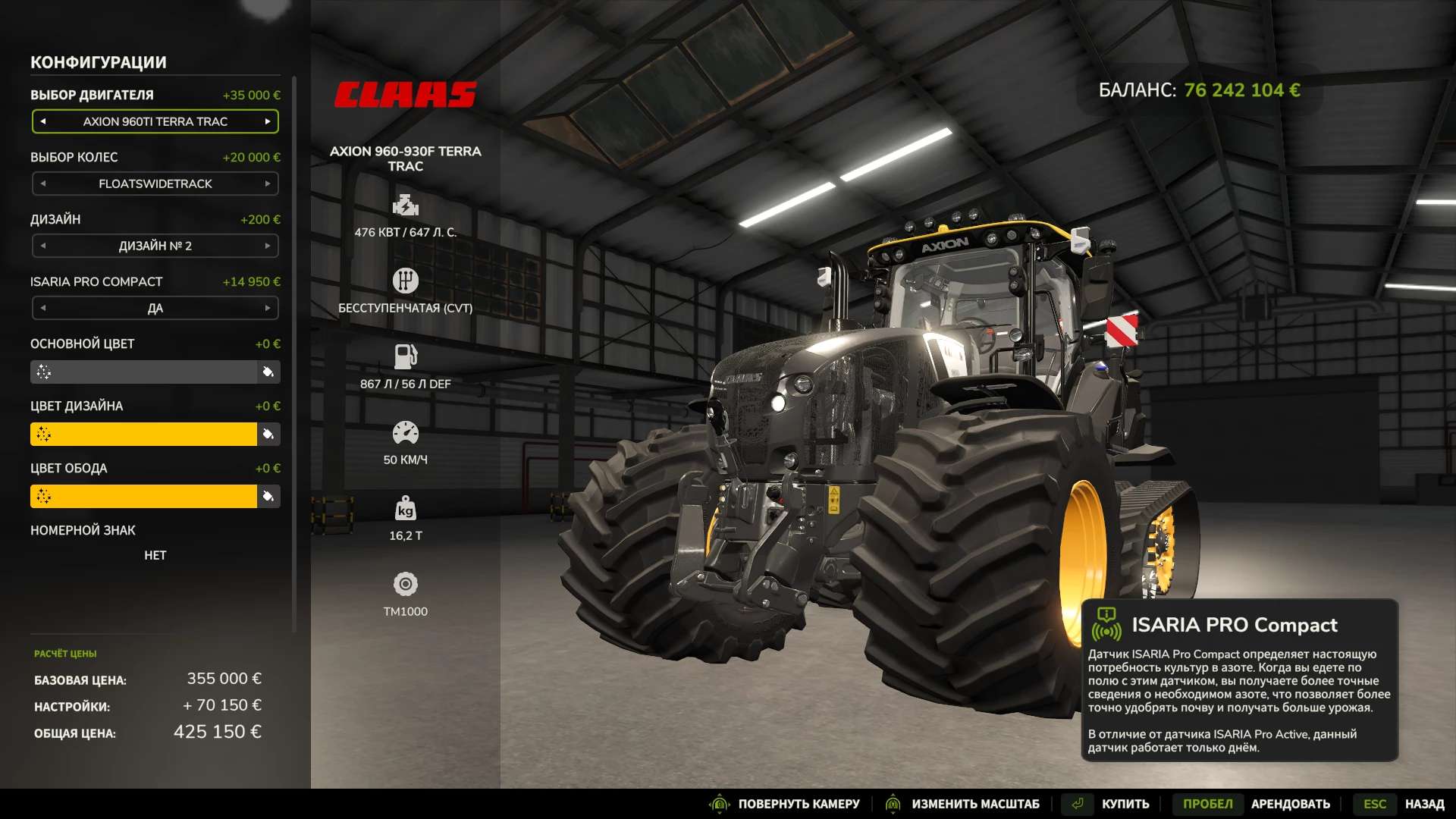
Task: Select previous engine option arrow
Action: 43,121
